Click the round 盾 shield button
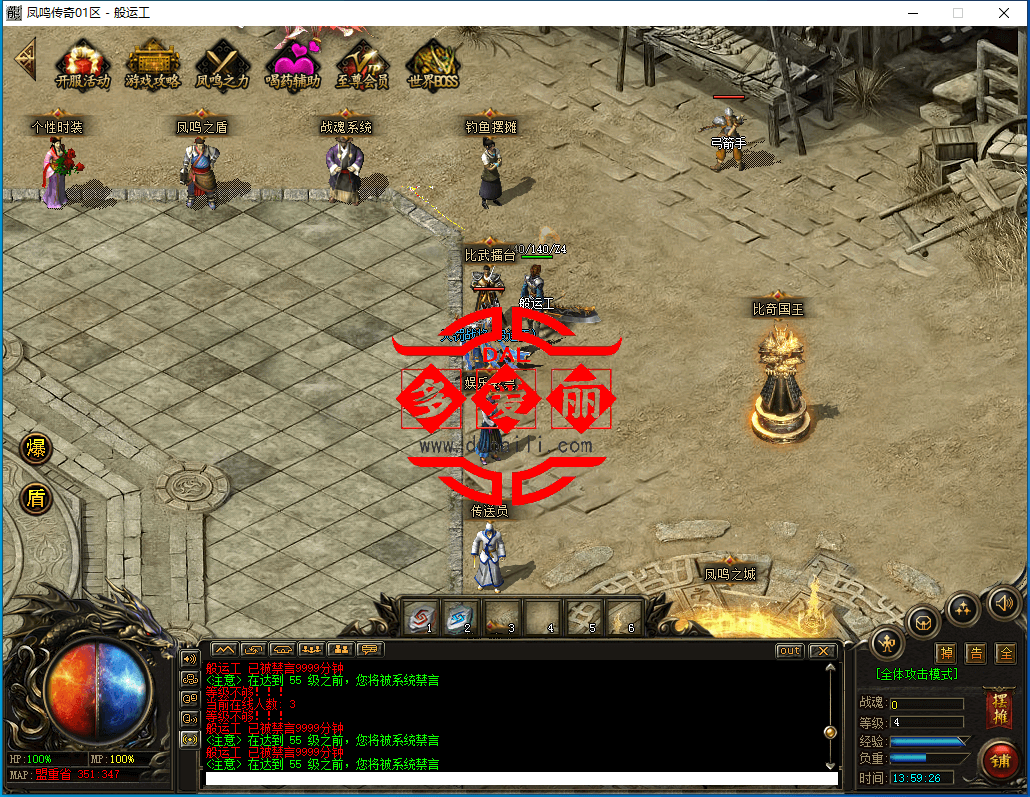1030x797 pixels. point(36,497)
